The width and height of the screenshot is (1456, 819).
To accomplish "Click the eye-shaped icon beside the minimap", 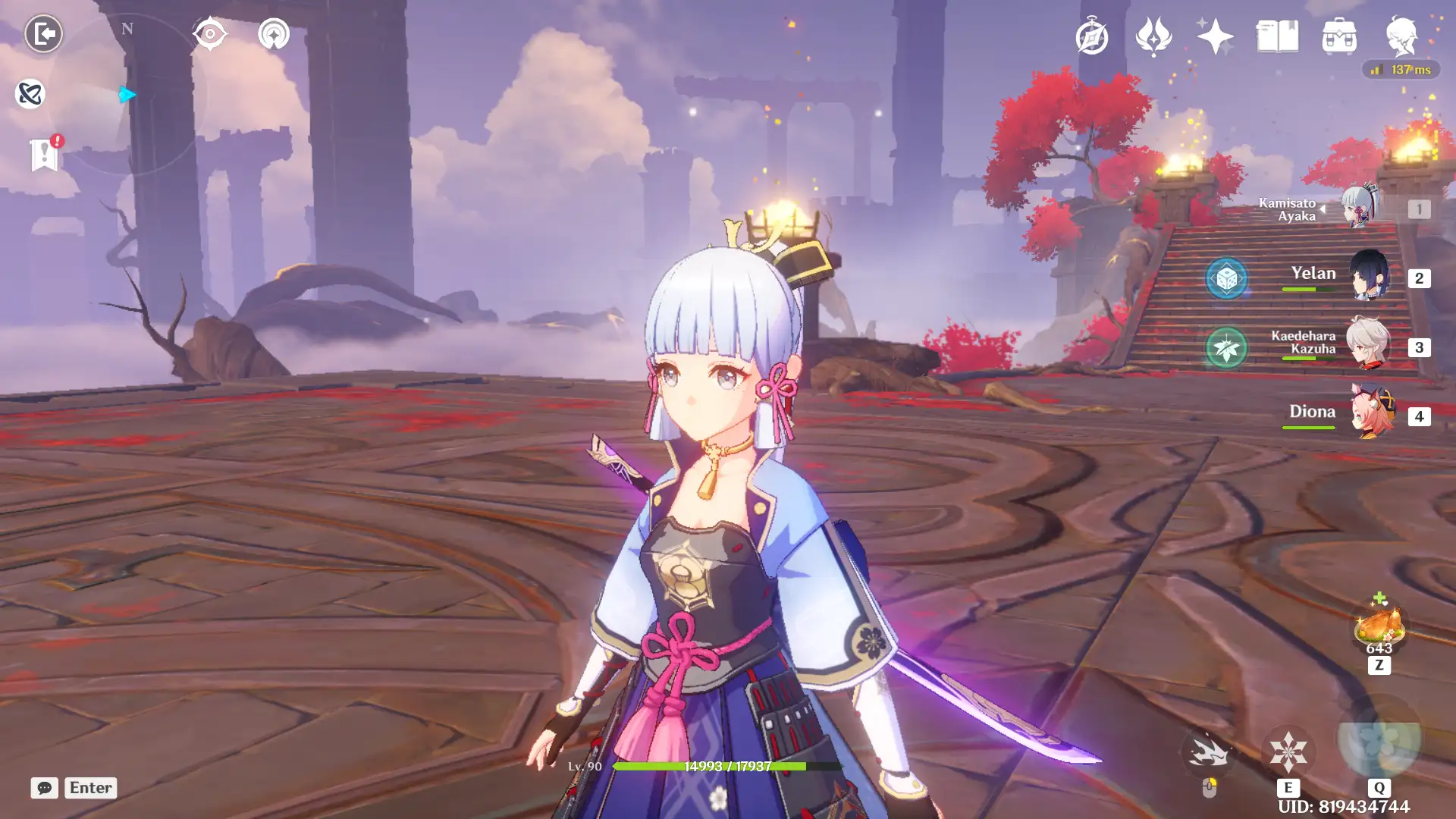I will [210, 34].
